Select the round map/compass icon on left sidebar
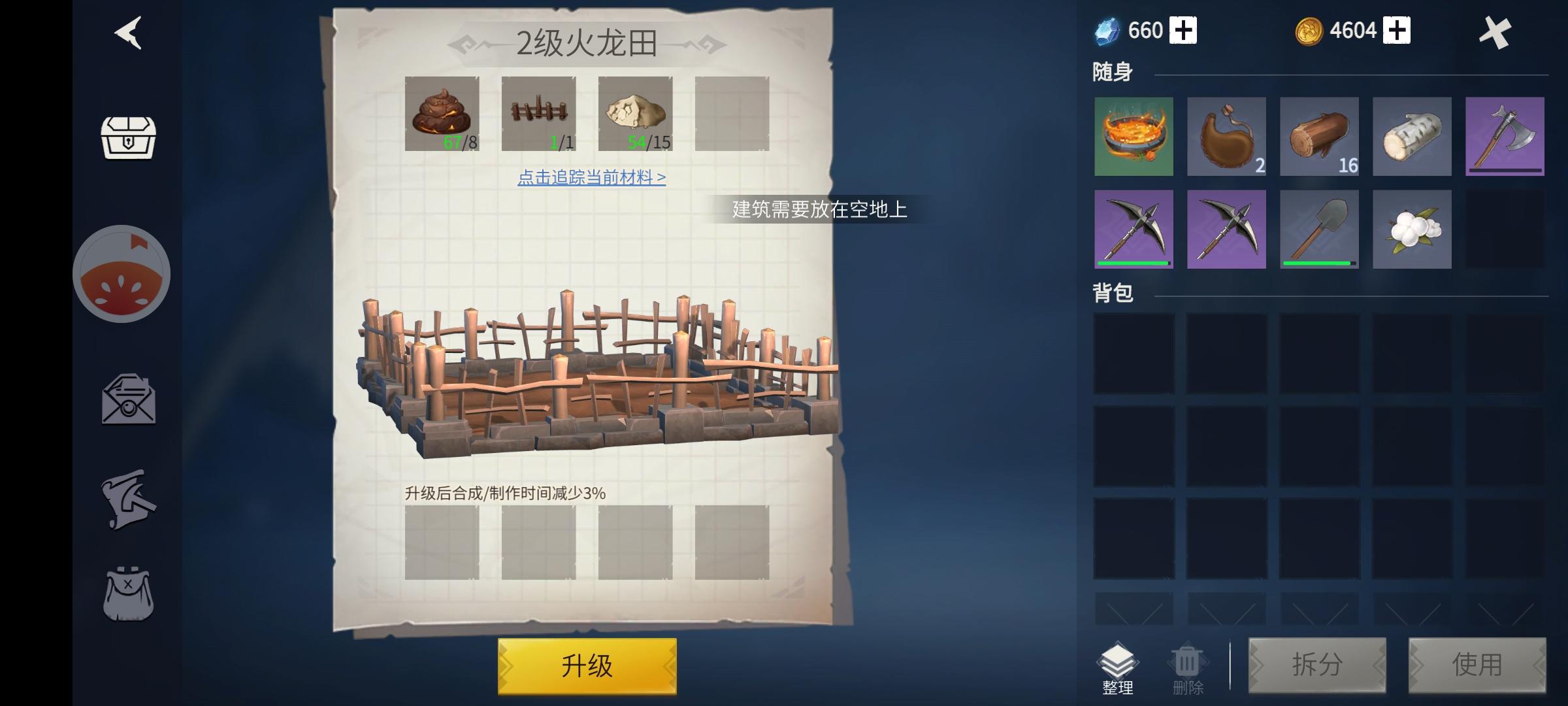This screenshot has width=1568, height=706. (x=122, y=275)
